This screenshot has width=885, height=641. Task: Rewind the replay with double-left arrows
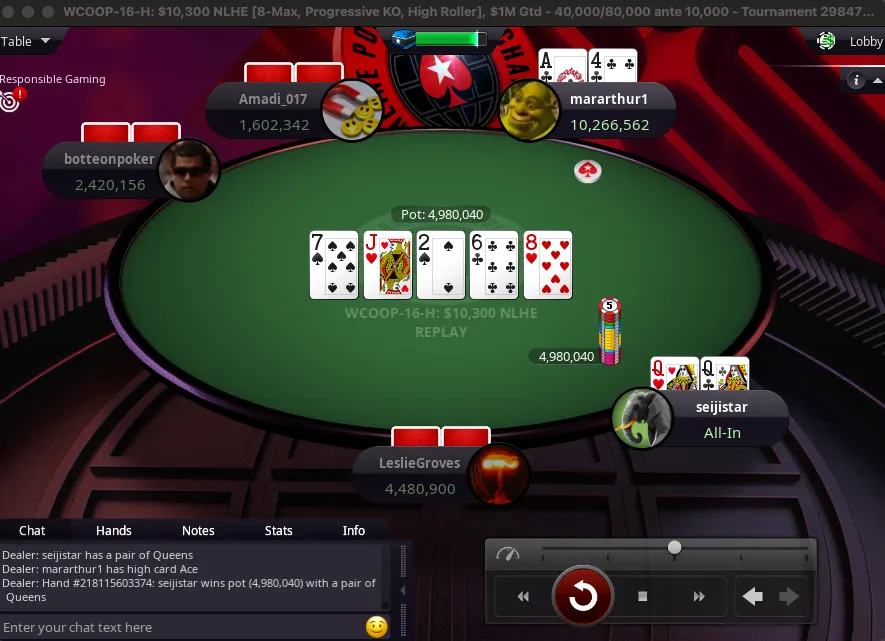[x=523, y=597]
